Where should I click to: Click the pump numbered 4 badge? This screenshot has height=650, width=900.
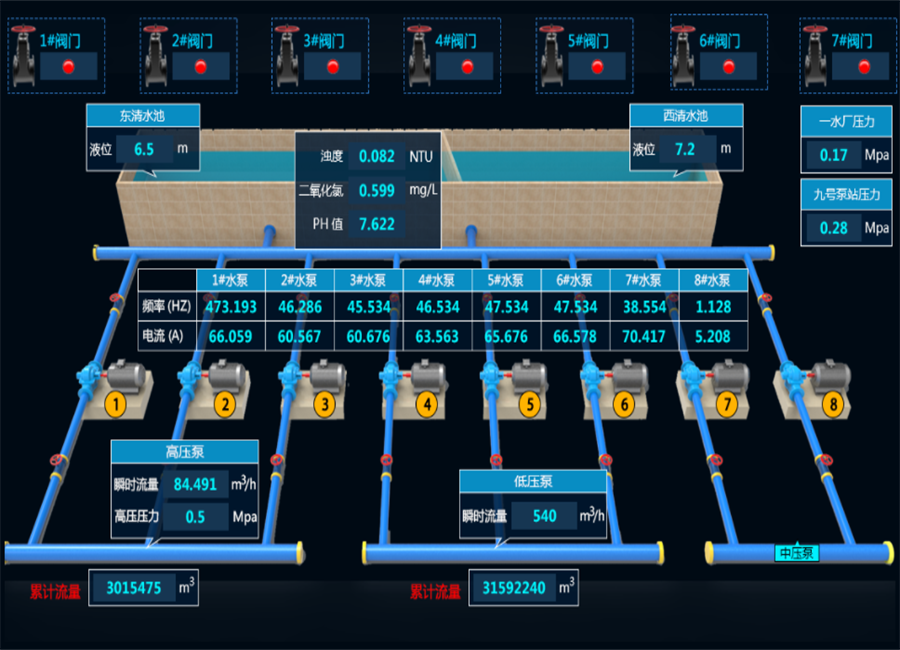427,405
